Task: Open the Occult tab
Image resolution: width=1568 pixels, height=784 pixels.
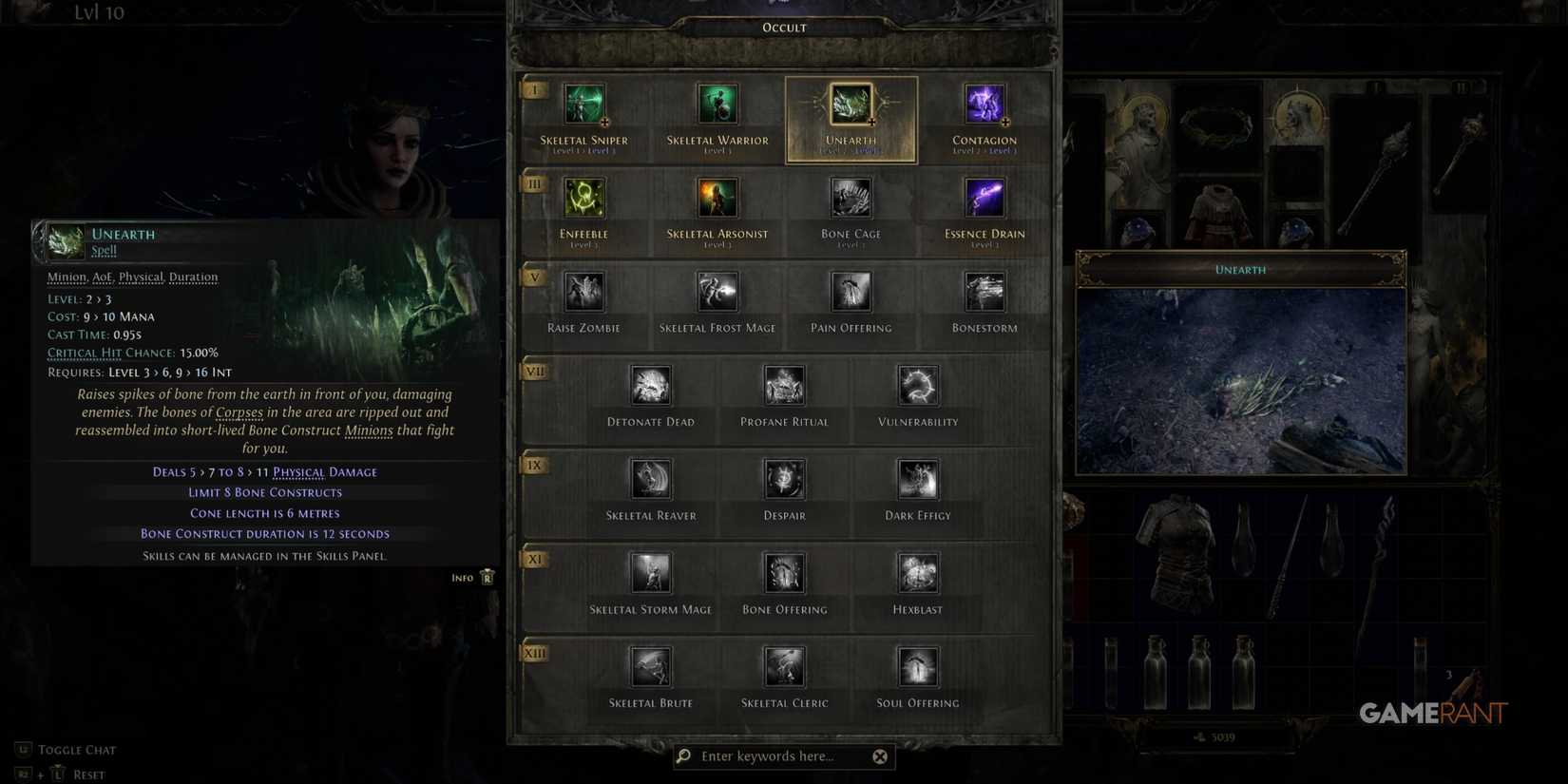Action: (783, 27)
